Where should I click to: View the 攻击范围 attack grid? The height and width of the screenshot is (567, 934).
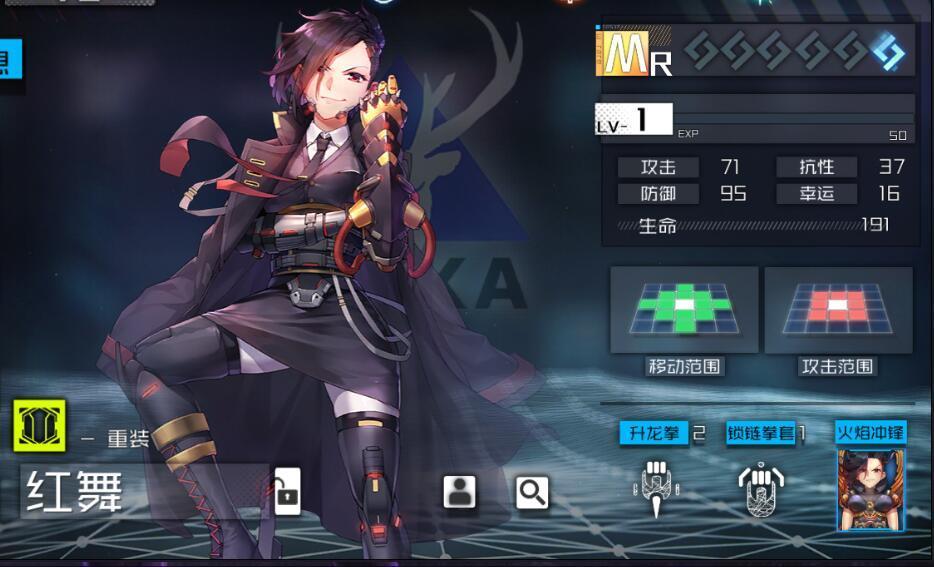click(x=838, y=310)
